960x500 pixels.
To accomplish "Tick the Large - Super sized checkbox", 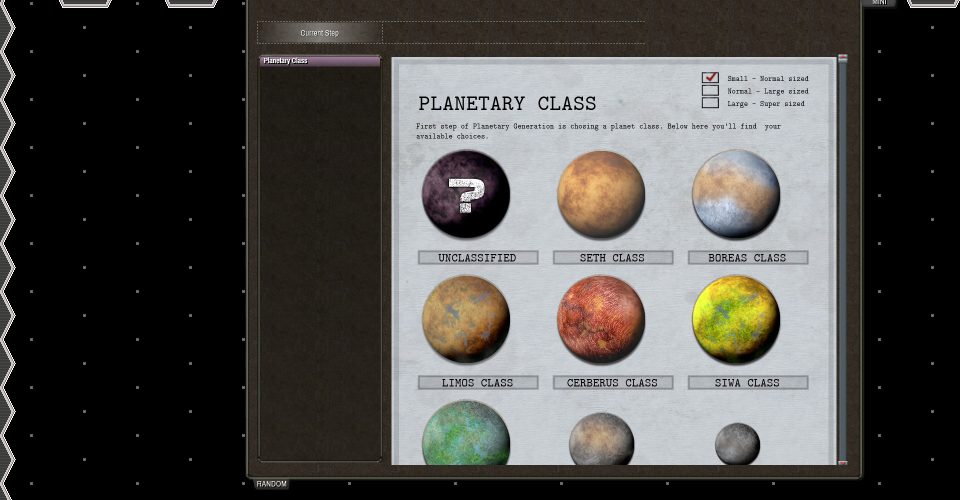I will point(710,103).
